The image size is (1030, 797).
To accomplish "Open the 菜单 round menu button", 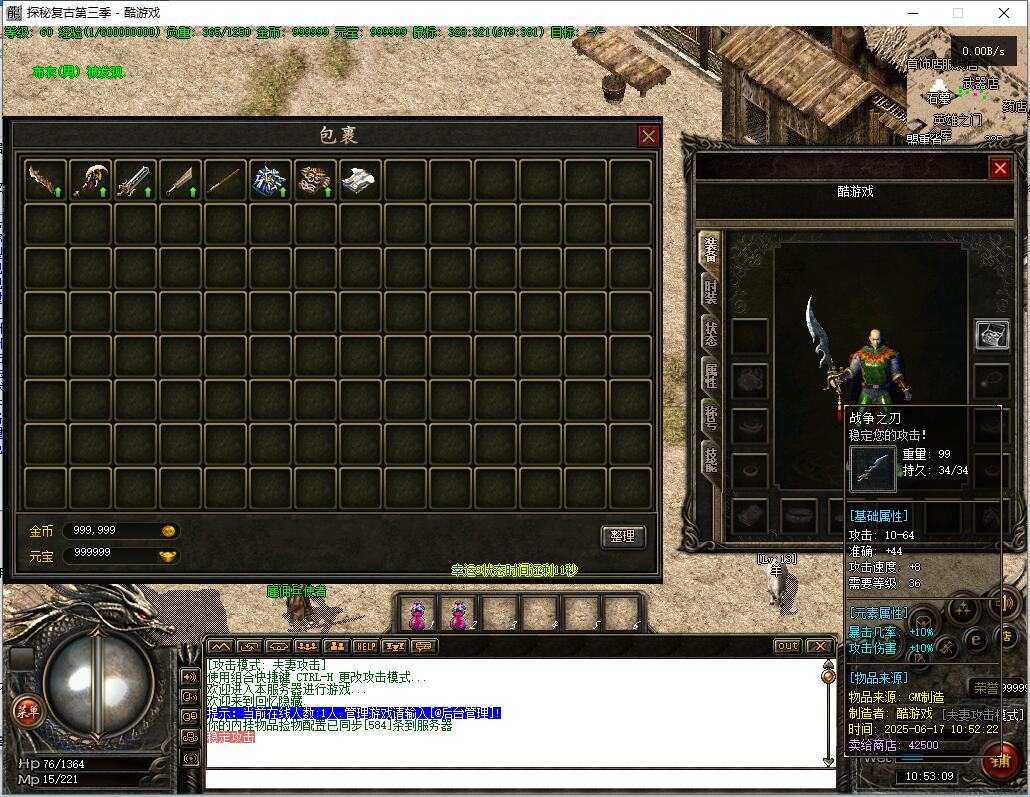I will [26, 710].
